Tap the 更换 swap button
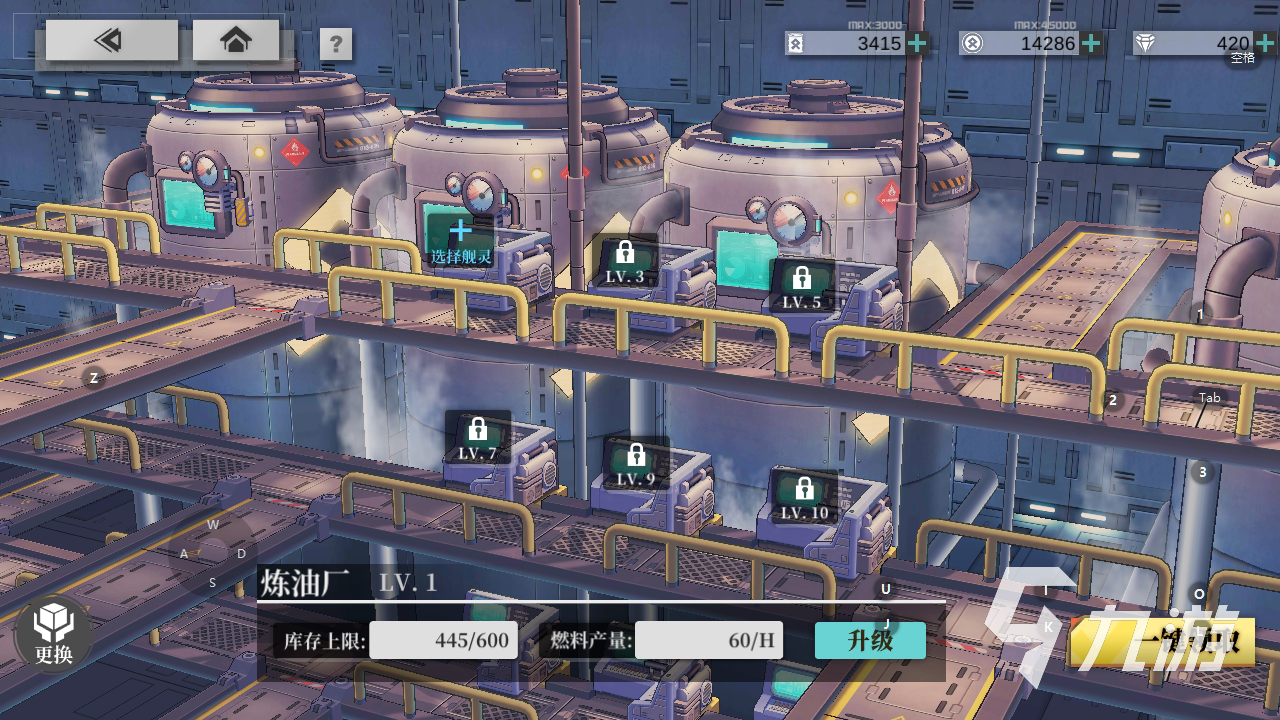 click(54, 634)
